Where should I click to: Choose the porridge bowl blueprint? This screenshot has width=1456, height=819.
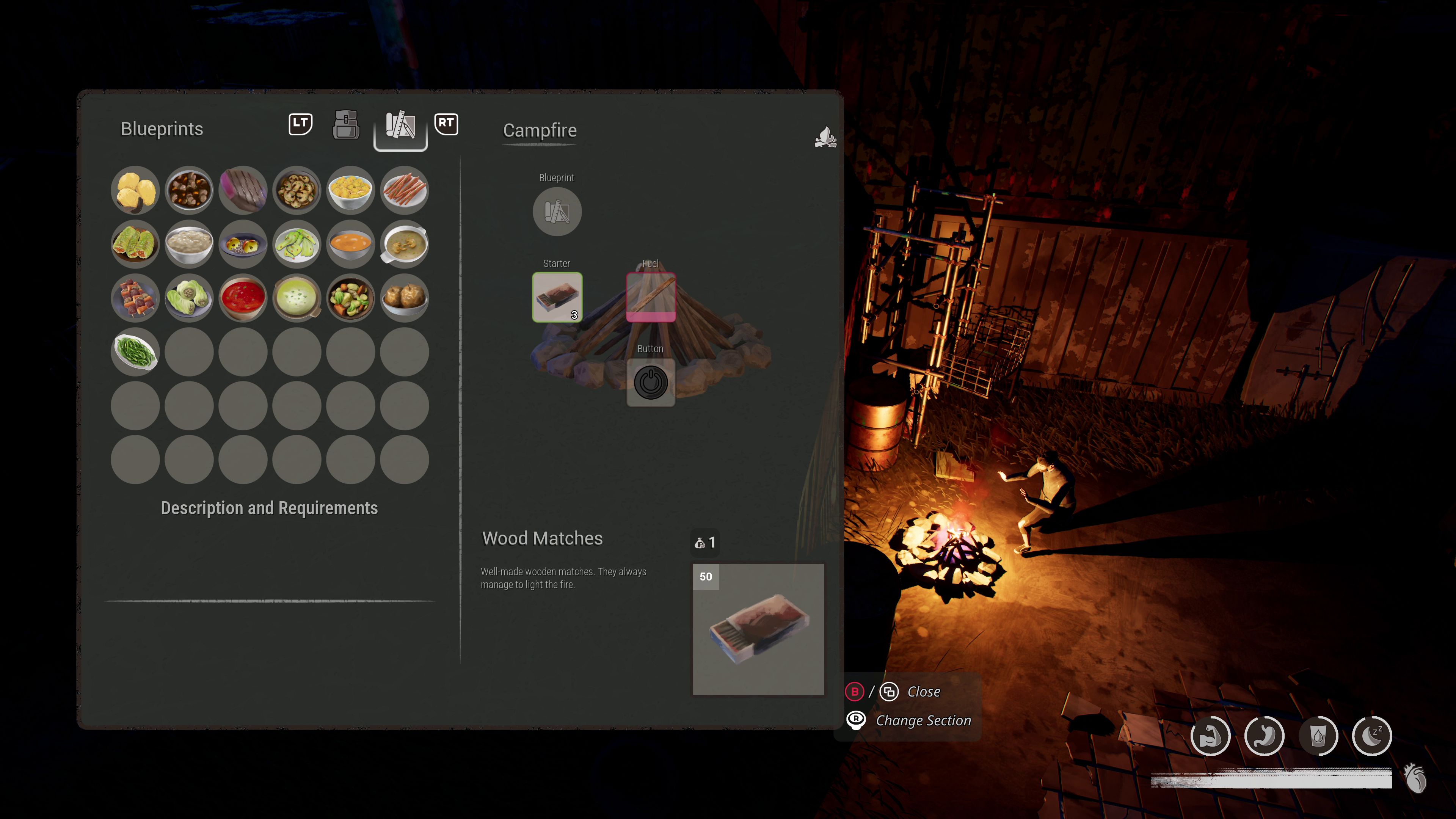tap(189, 244)
